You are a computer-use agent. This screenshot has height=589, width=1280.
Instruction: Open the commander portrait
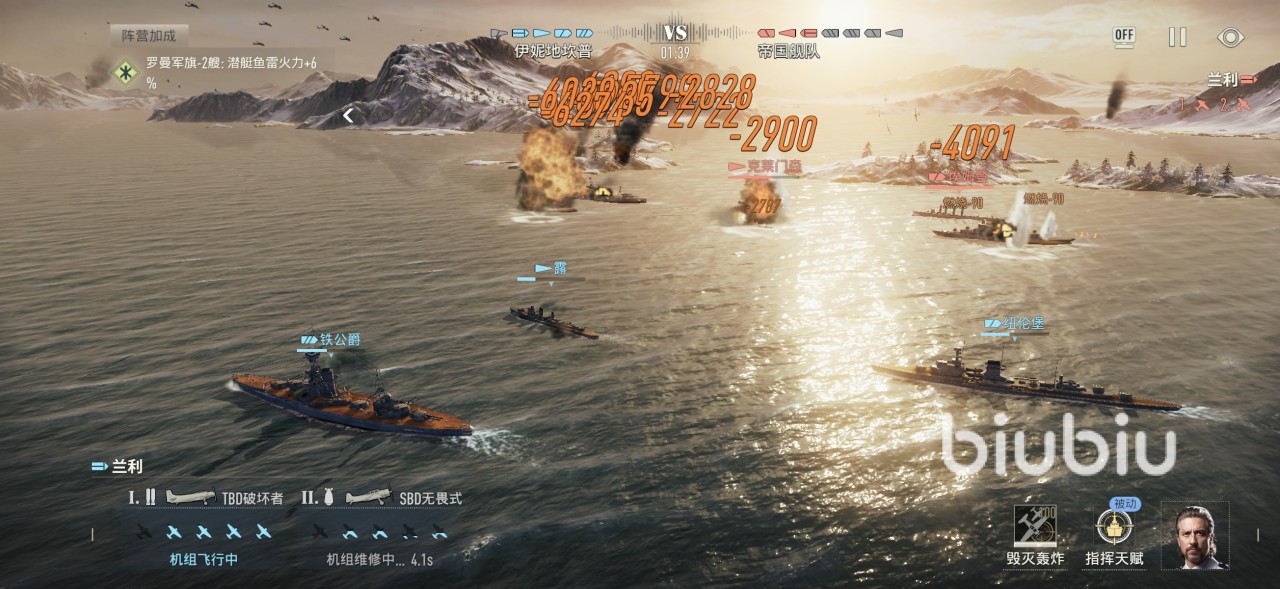coord(1195,537)
